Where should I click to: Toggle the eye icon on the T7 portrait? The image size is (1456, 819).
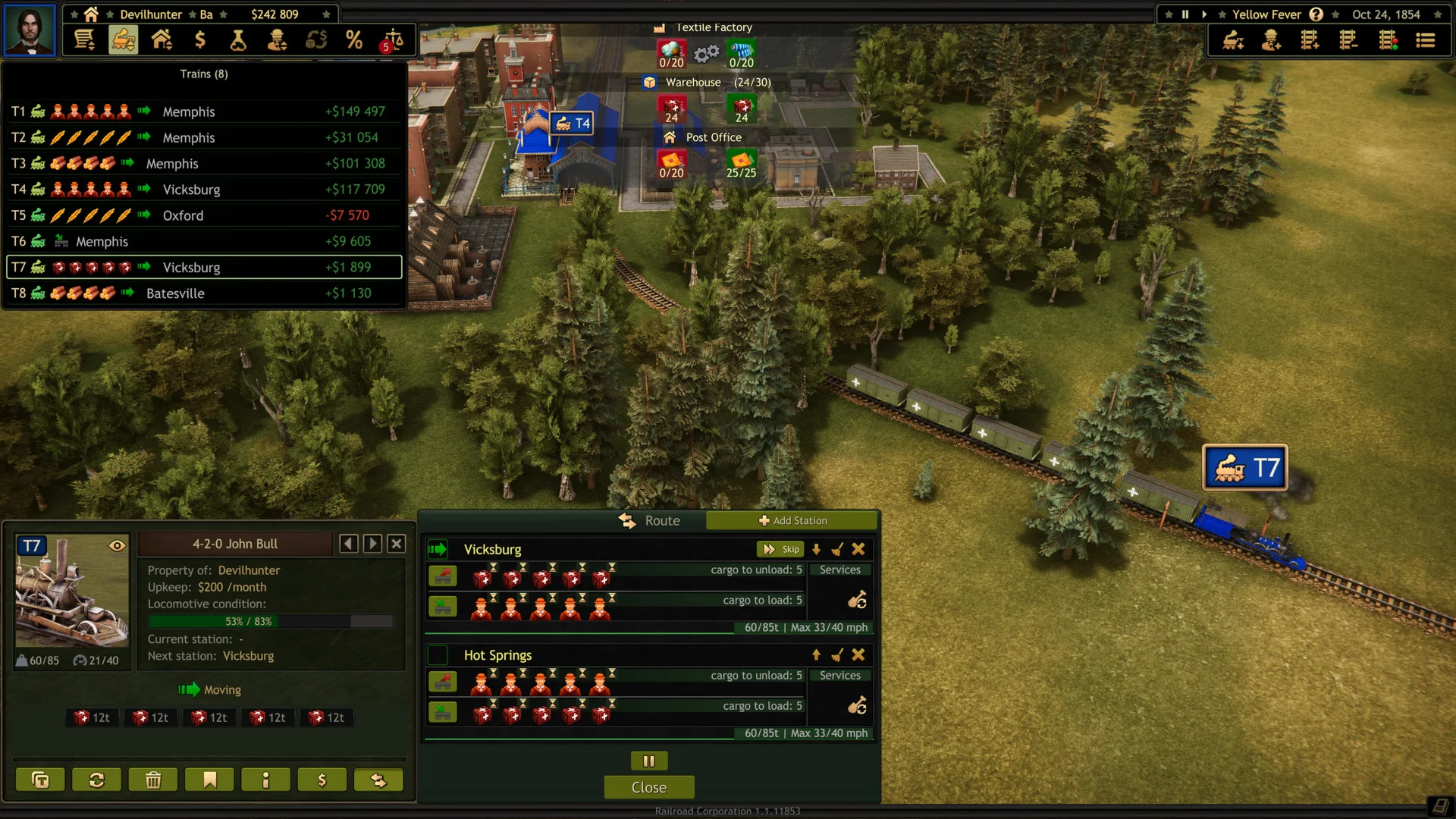coord(117,545)
